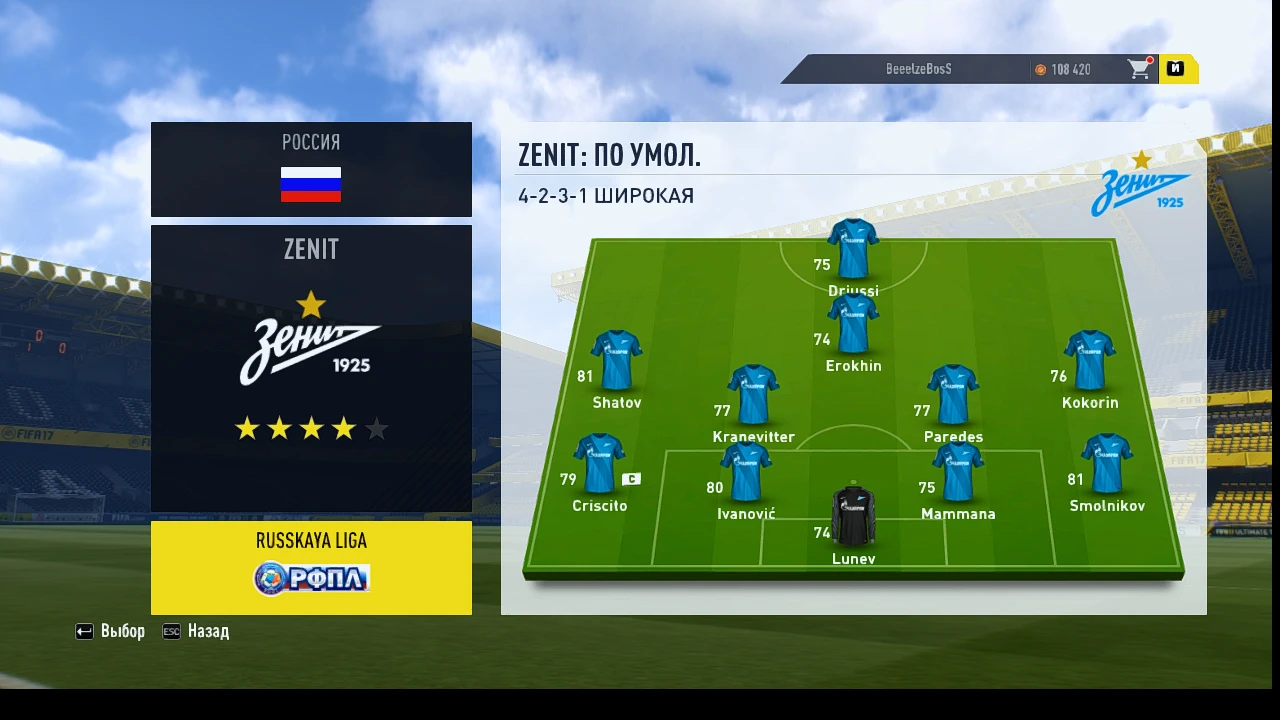Select winger Kokorin on the right
Screen dimensions: 1280x720
click(1089, 355)
